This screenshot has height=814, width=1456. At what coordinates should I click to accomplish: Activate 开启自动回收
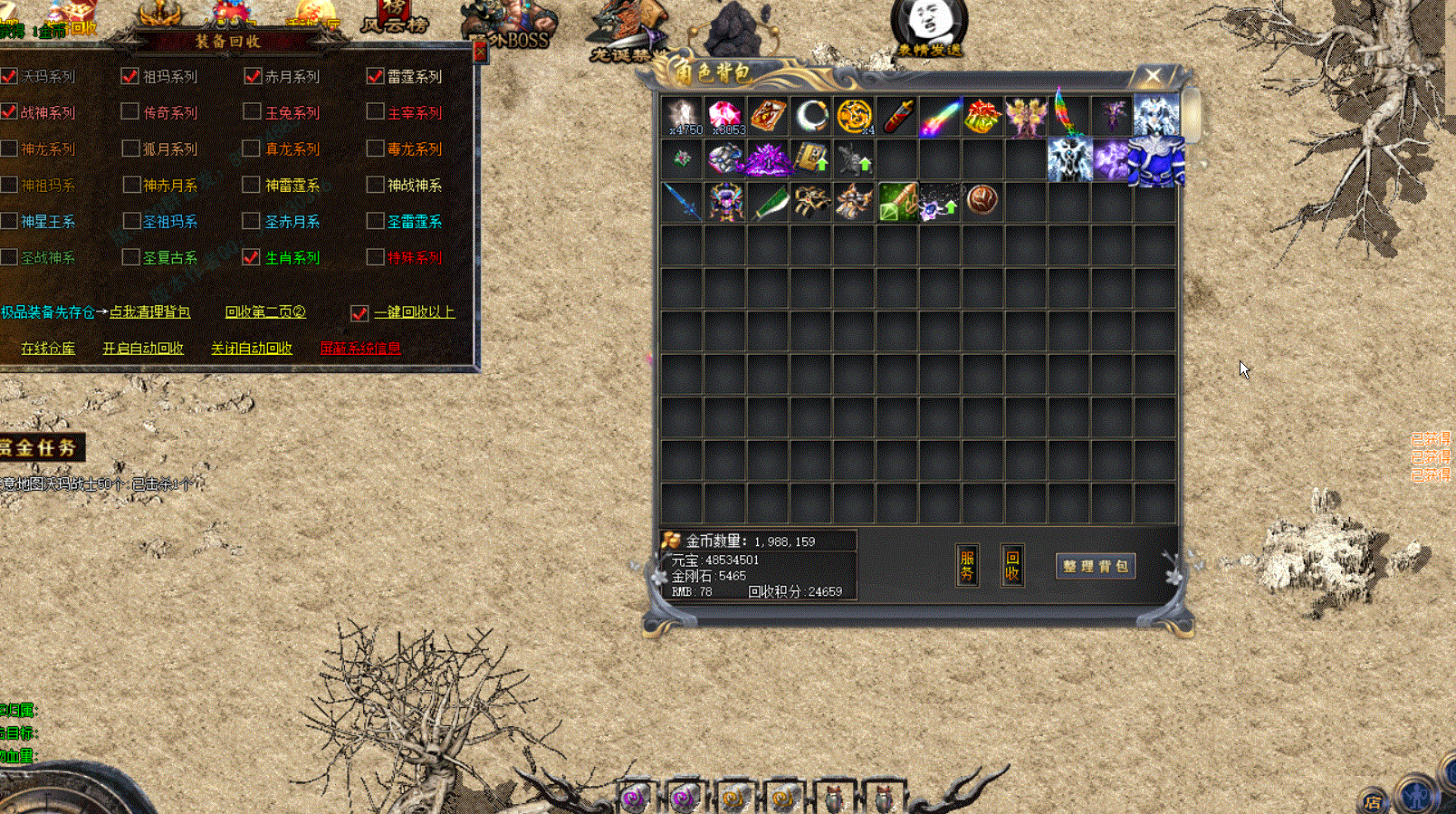point(143,349)
